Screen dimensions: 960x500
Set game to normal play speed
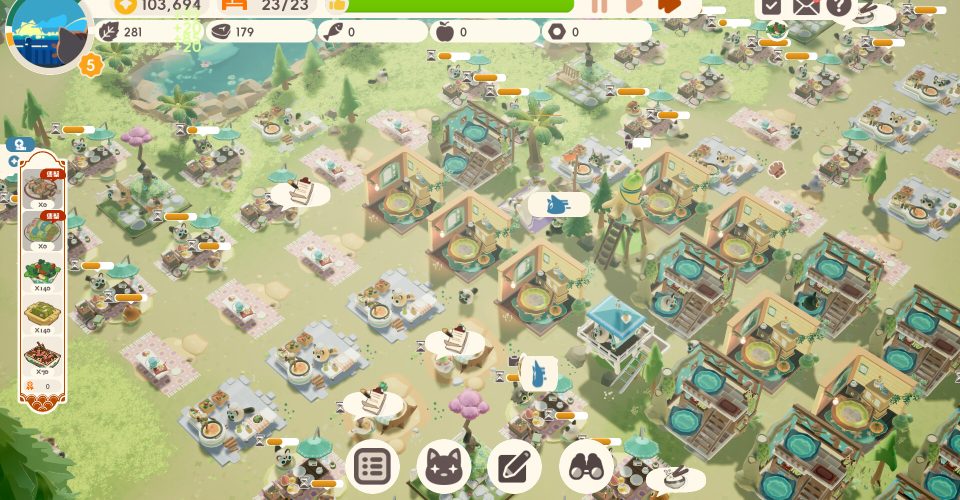634,5
